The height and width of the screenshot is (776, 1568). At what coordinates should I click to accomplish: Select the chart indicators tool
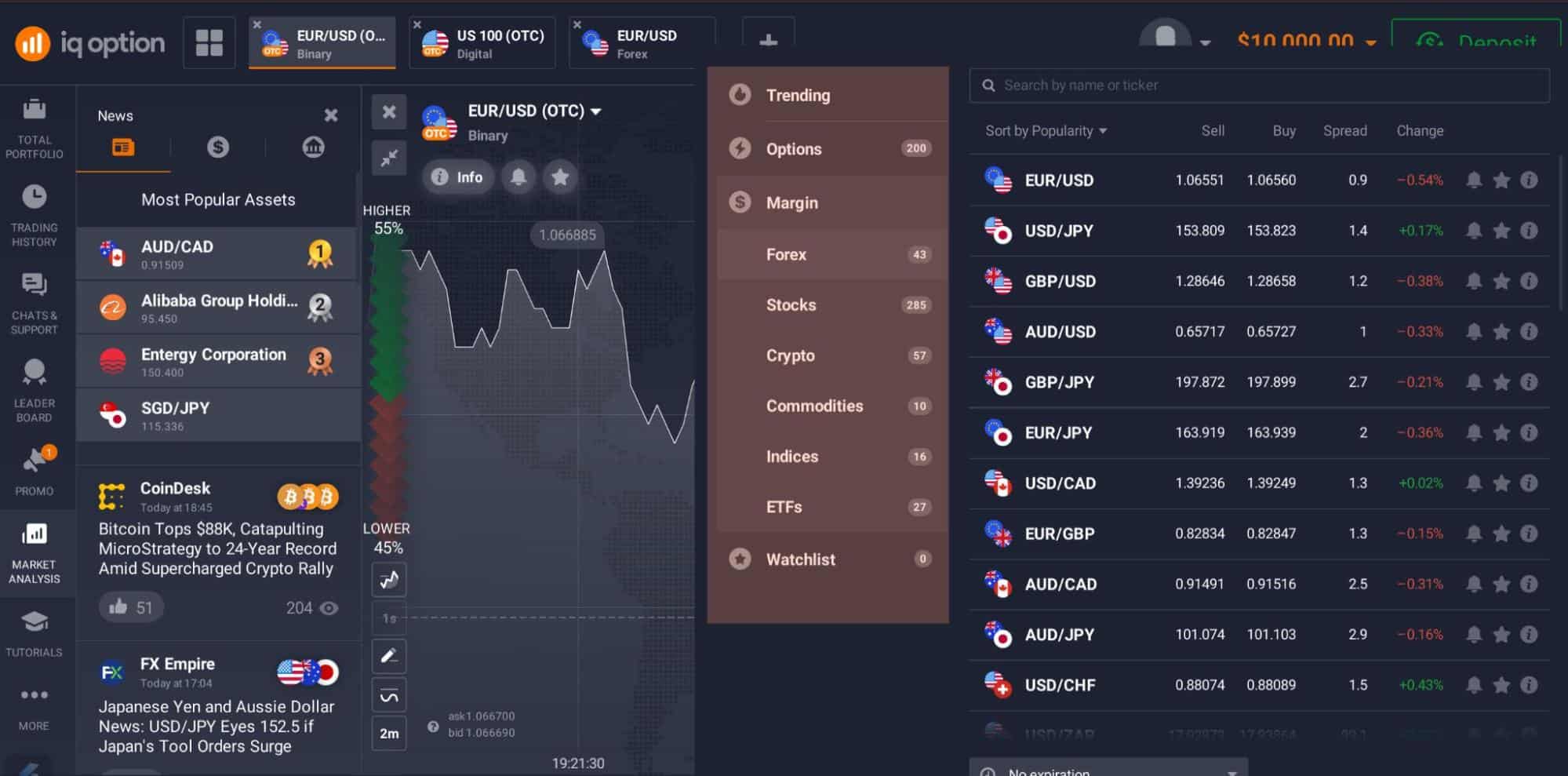[x=388, y=580]
